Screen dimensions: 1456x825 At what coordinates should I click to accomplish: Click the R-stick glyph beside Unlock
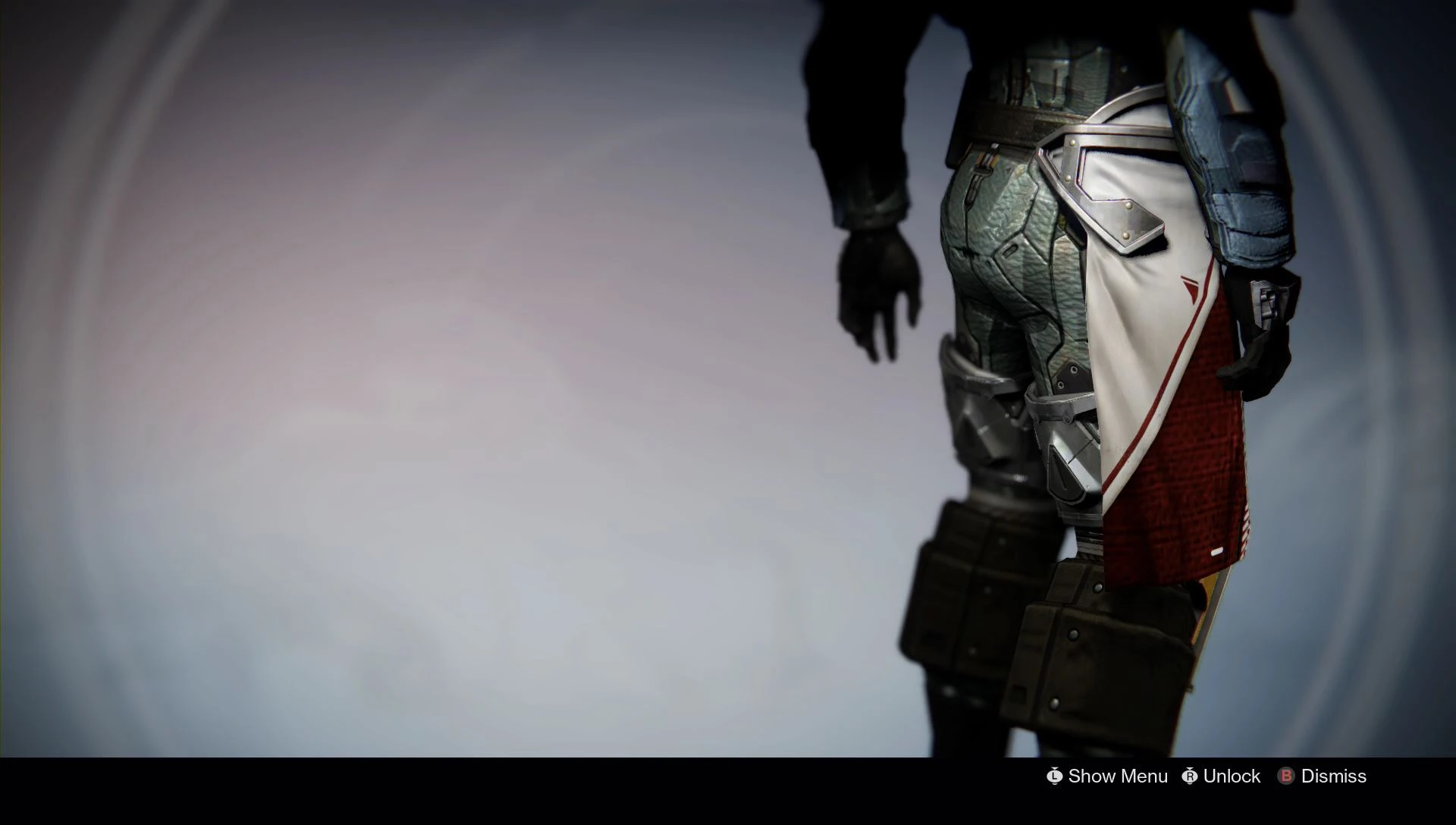1189,776
